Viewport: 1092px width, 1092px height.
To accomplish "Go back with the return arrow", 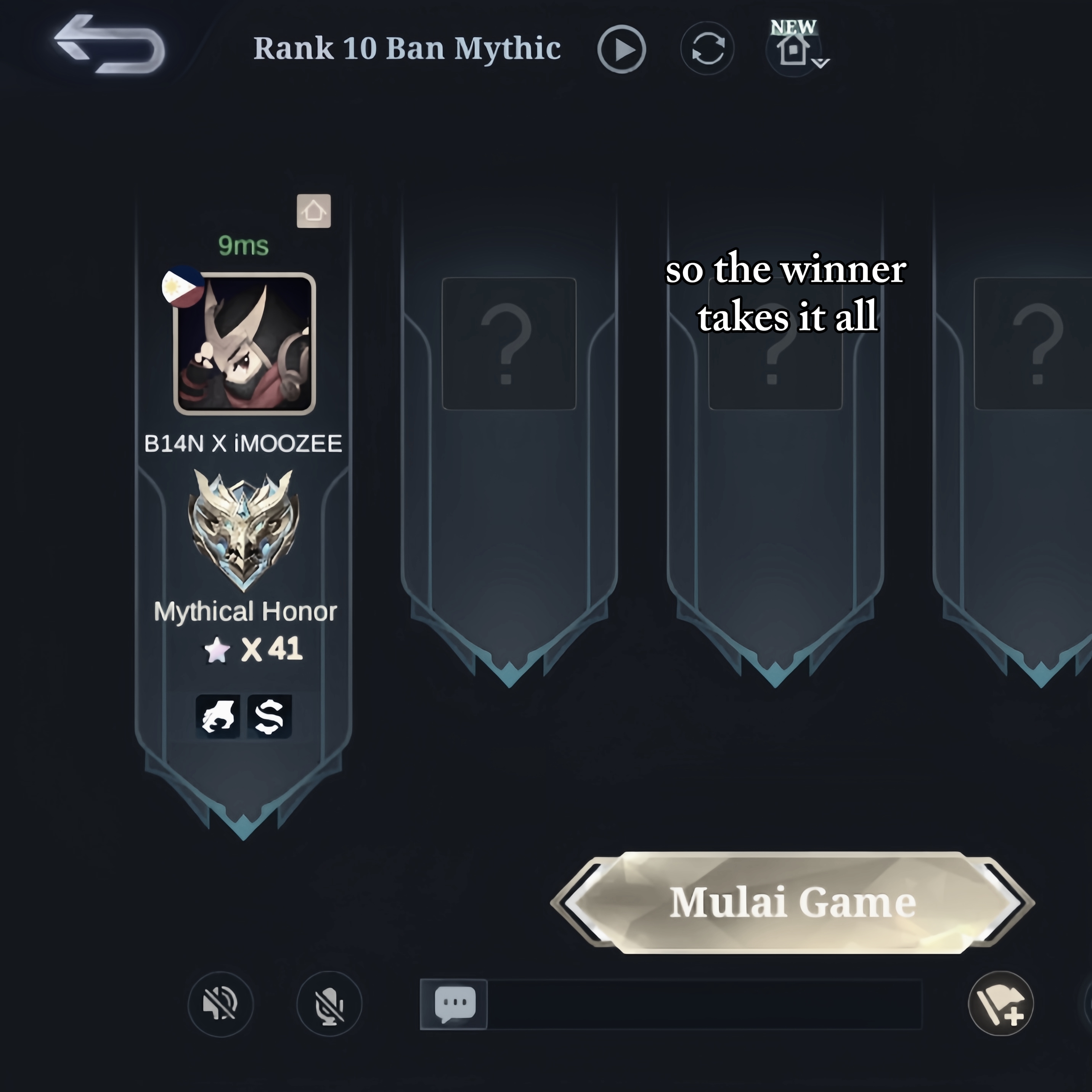I will click(x=109, y=45).
